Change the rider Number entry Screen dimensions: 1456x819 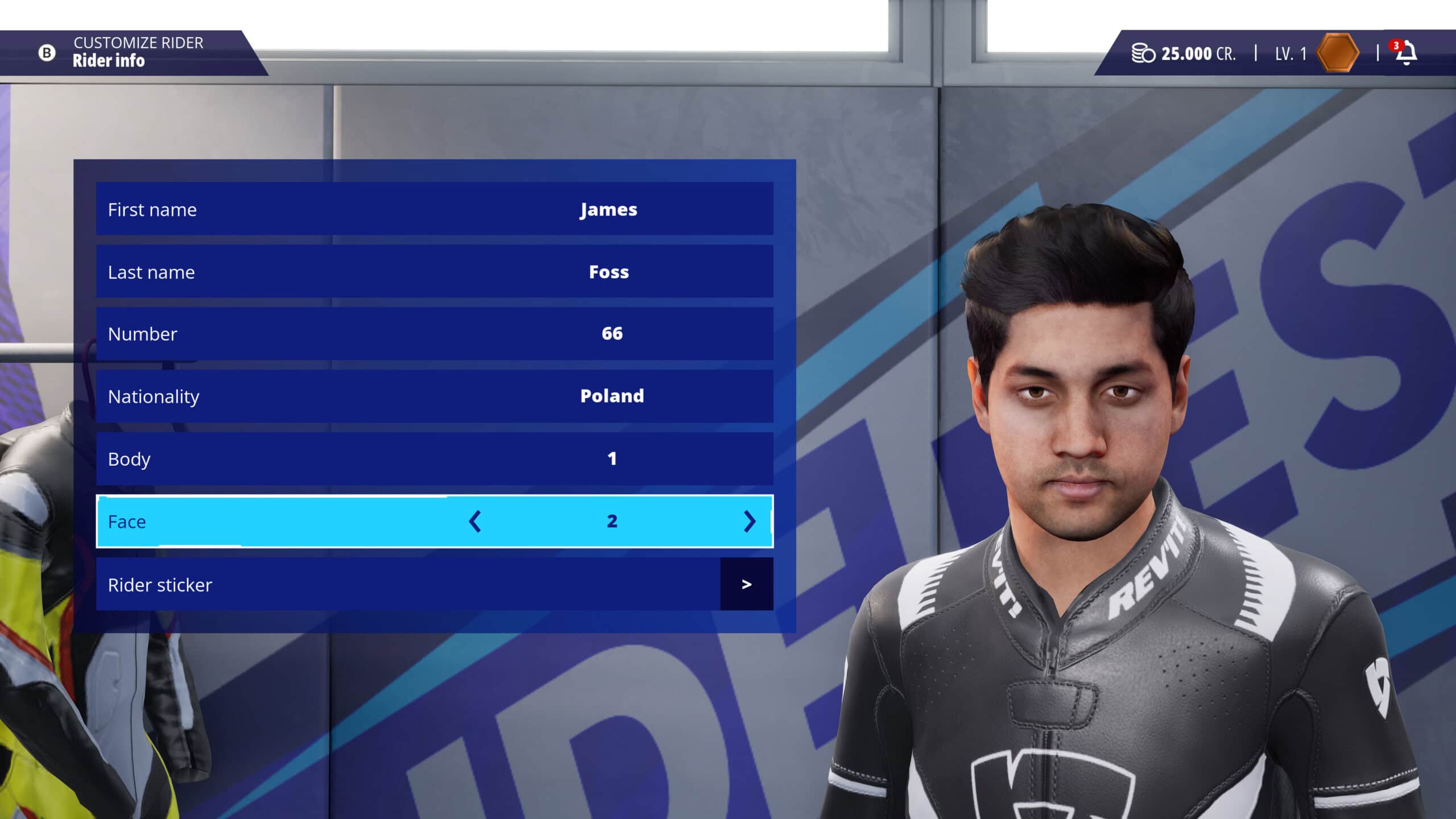(435, 334)
